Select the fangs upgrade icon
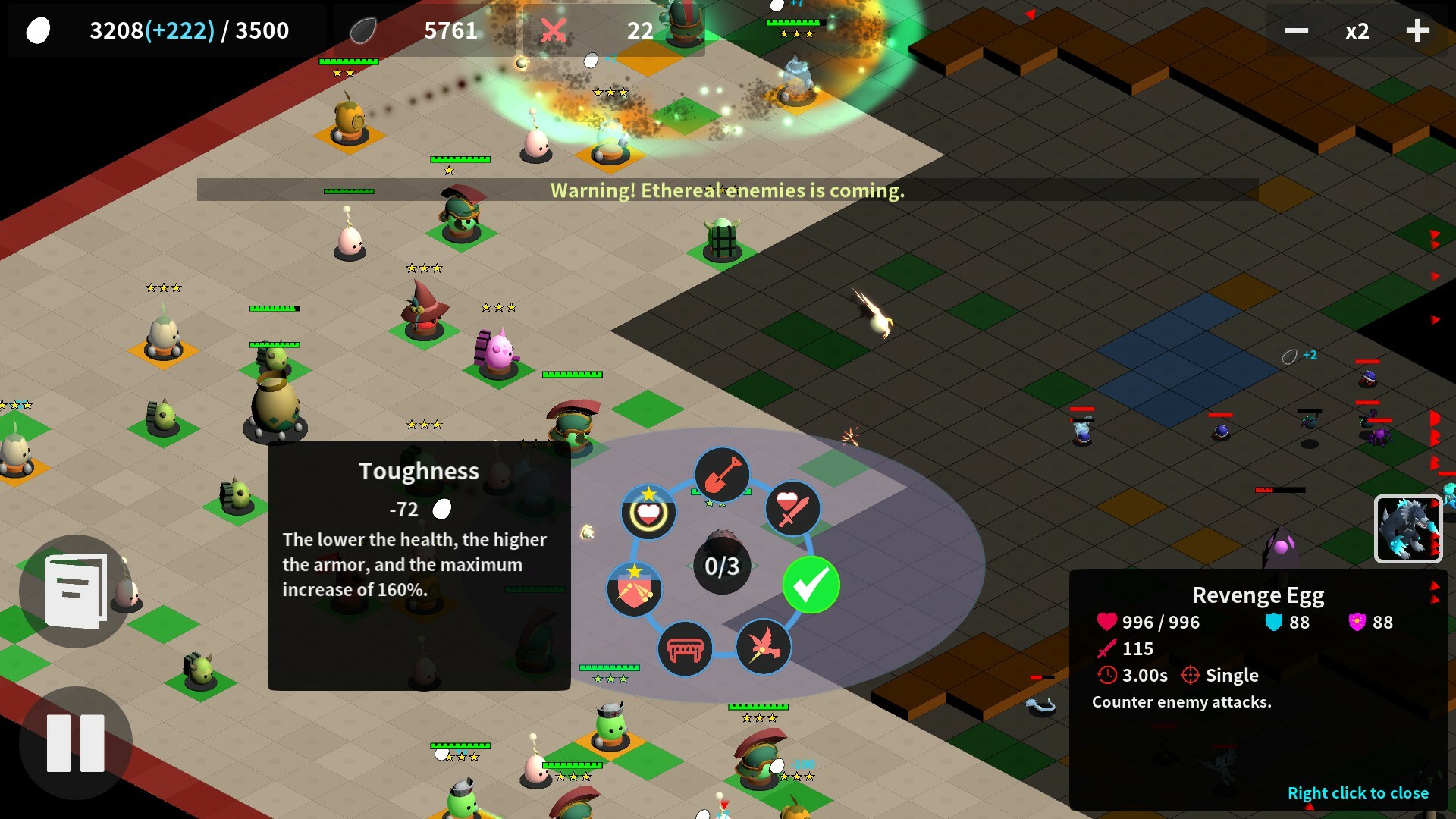The width and height of the screenshot is (1456, 819). 685,648
